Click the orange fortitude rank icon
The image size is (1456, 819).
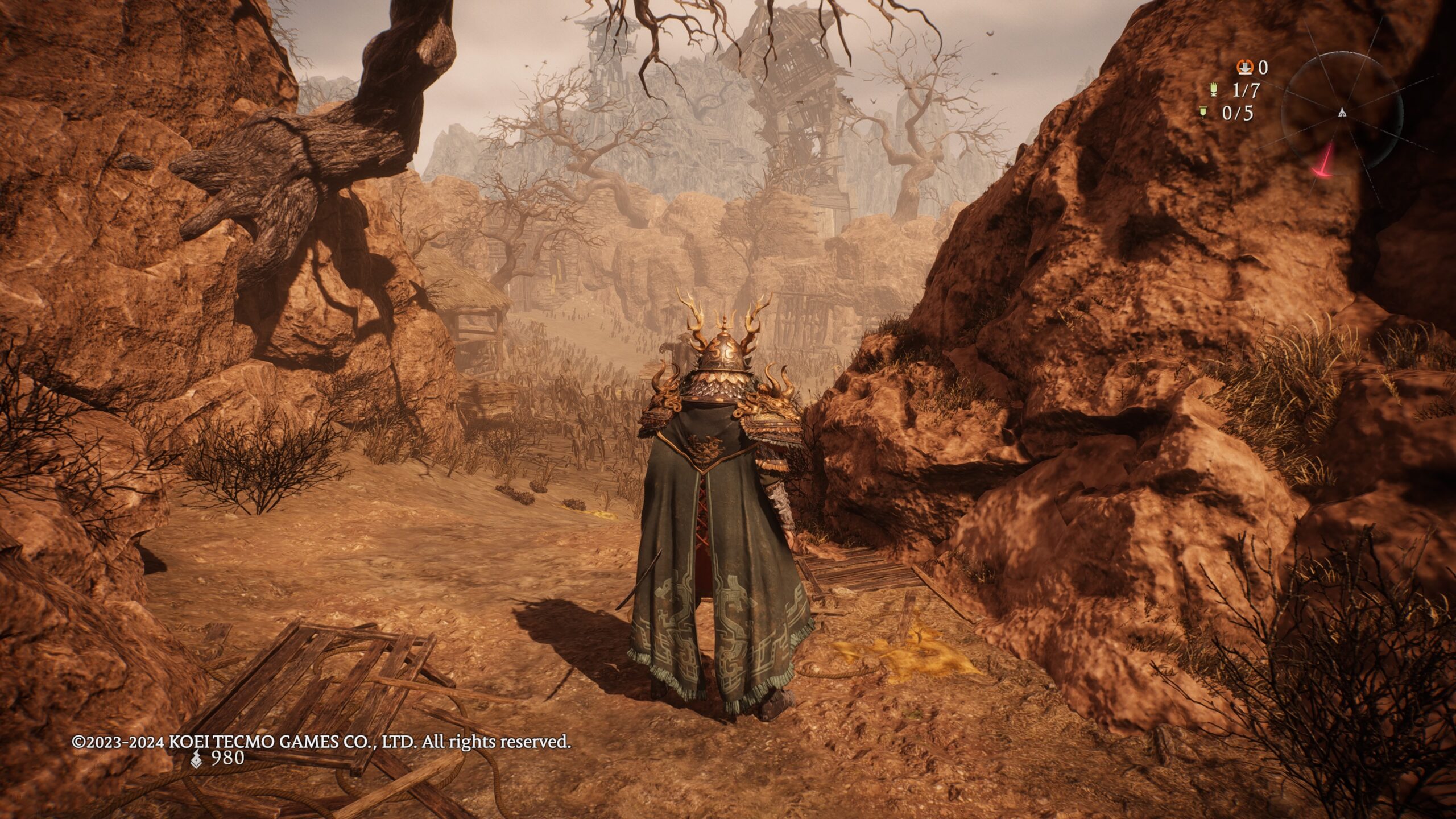tap(1244, 68)
